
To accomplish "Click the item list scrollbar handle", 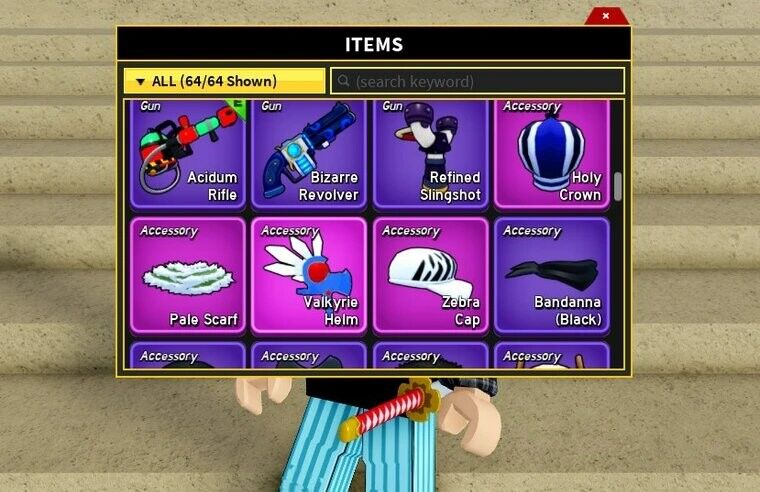I will (618, 186).
